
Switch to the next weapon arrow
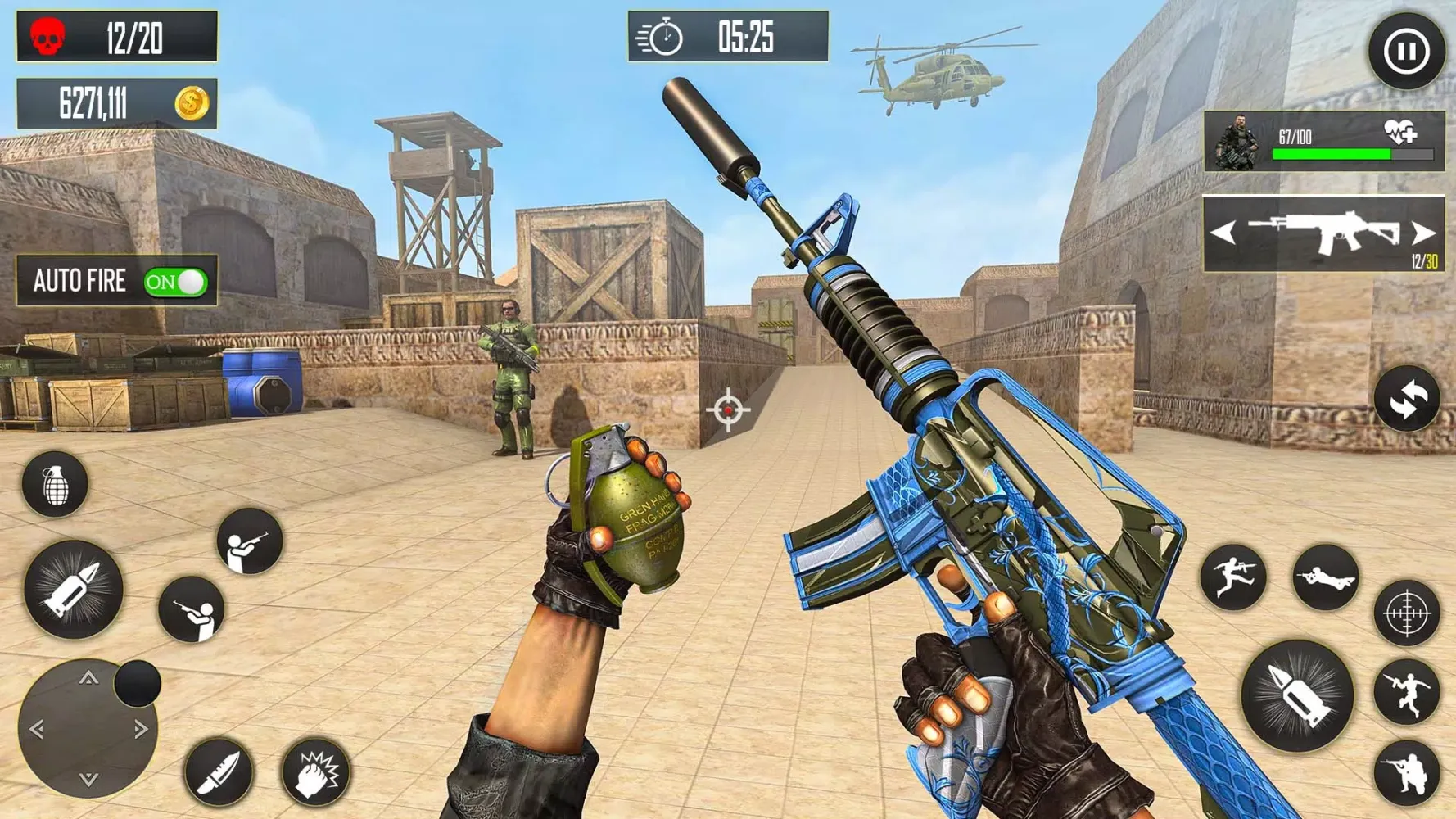point(1423,233)
